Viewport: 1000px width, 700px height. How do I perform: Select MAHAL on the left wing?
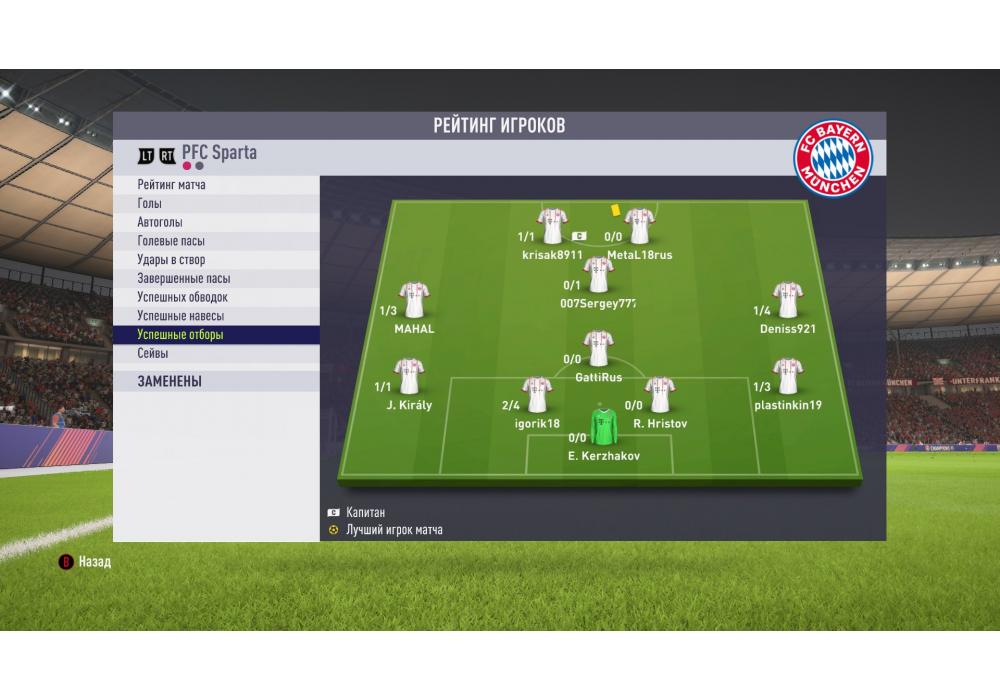click(x=414, y=299)
